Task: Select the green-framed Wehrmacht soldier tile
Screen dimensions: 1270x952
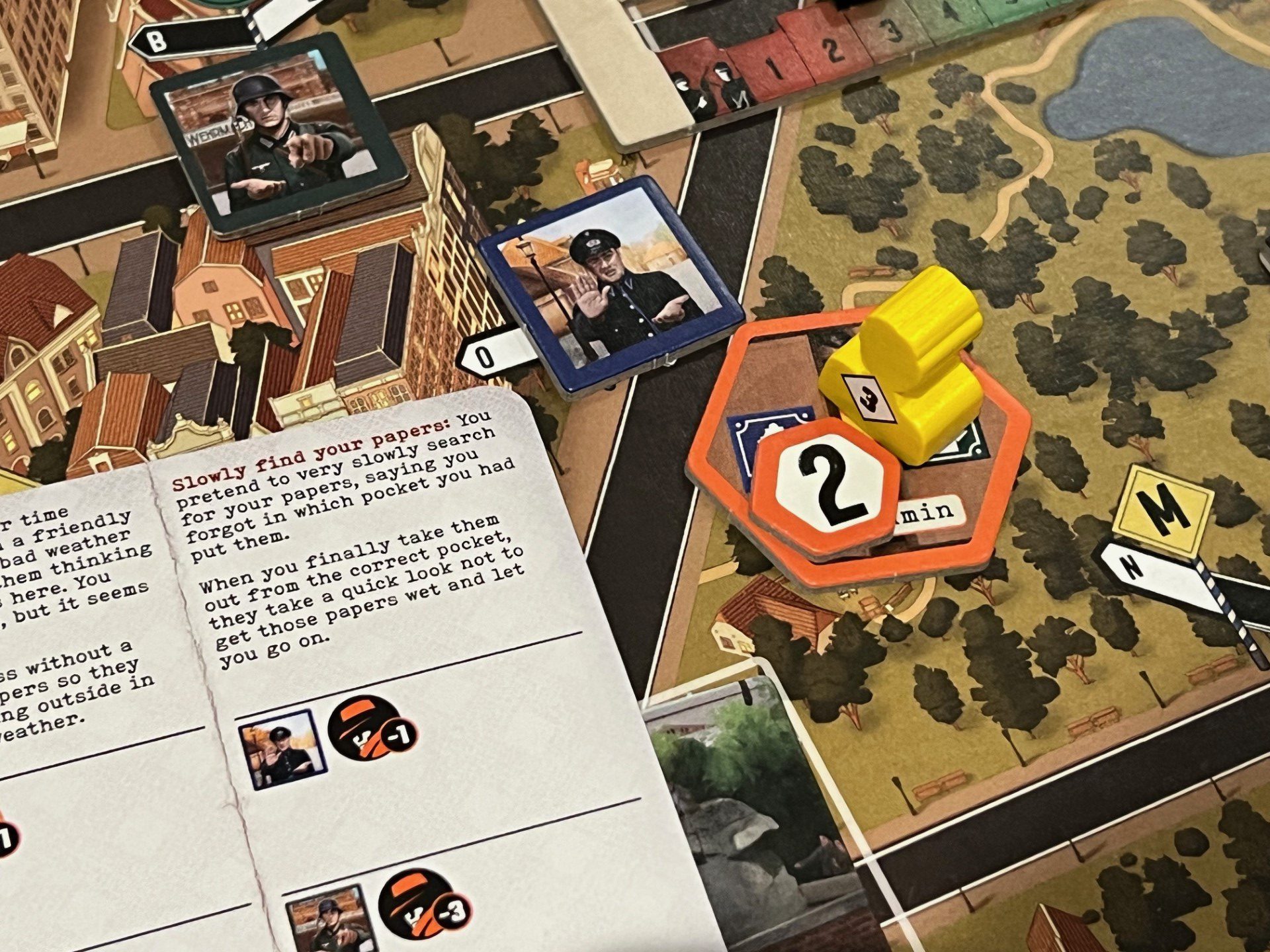Action: click(x=278, y=136)
